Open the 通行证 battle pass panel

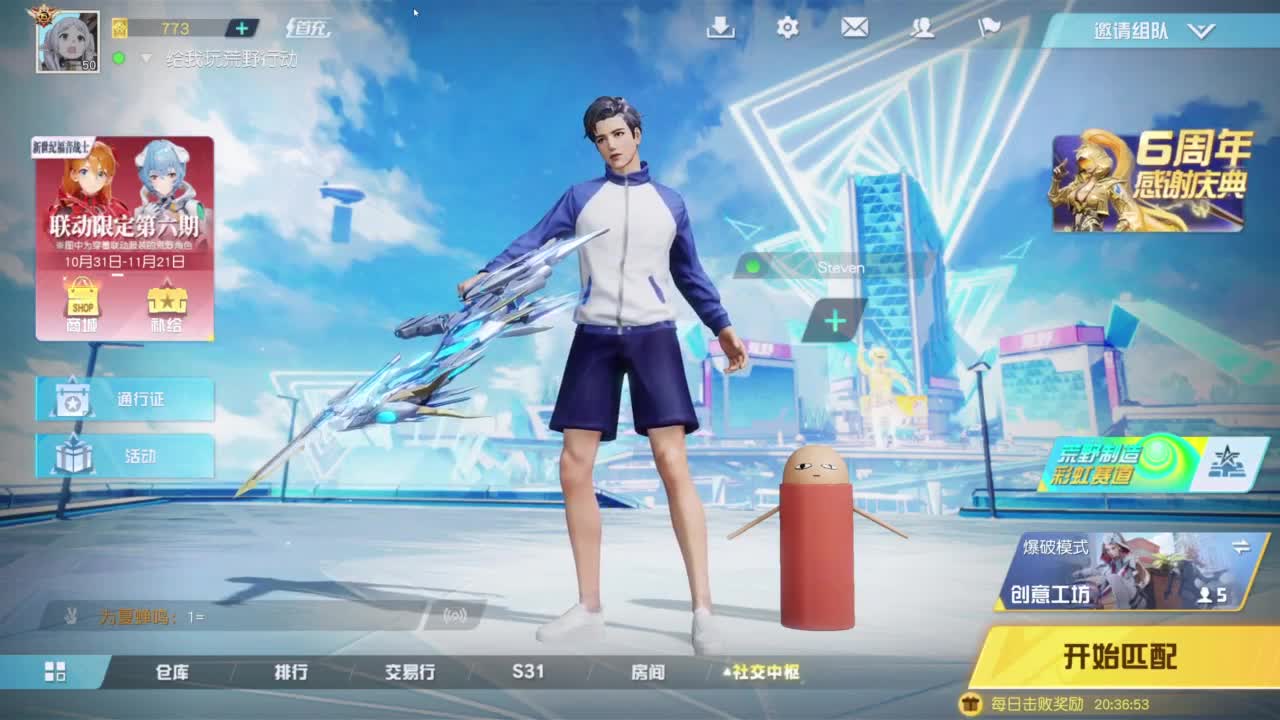pos(125,399)
